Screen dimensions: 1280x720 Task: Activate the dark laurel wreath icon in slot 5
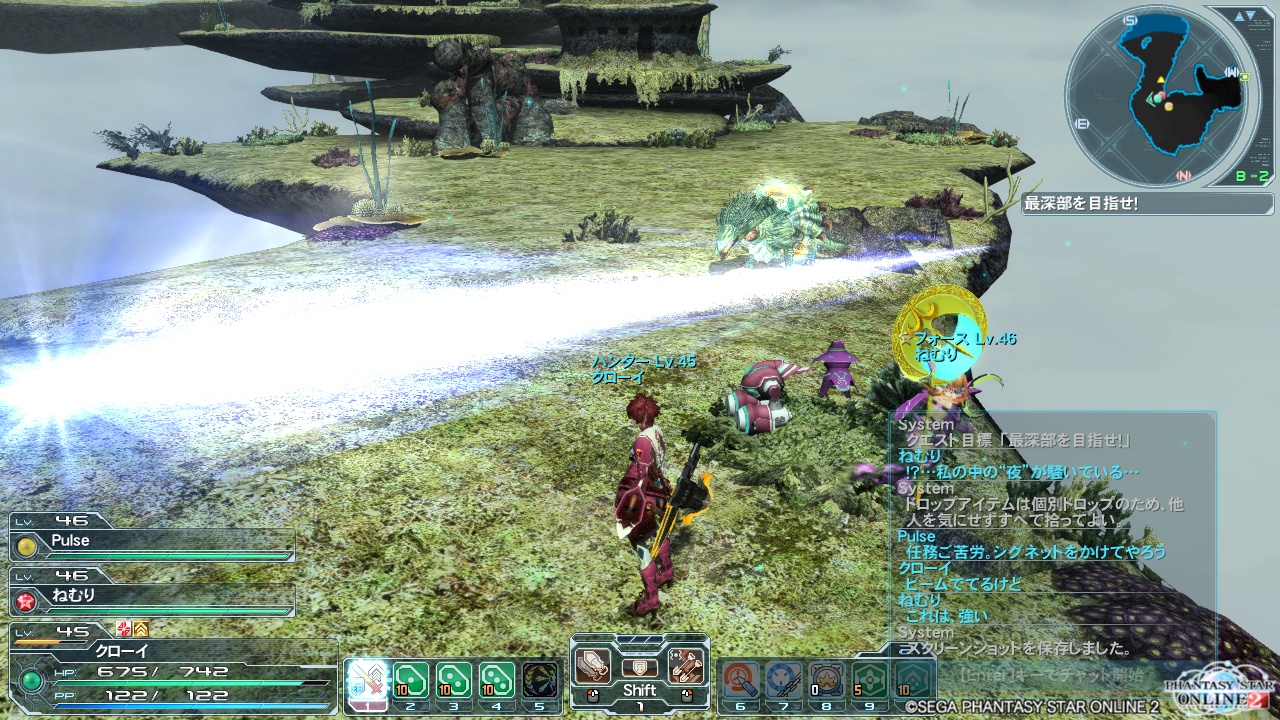pos(541,680)
